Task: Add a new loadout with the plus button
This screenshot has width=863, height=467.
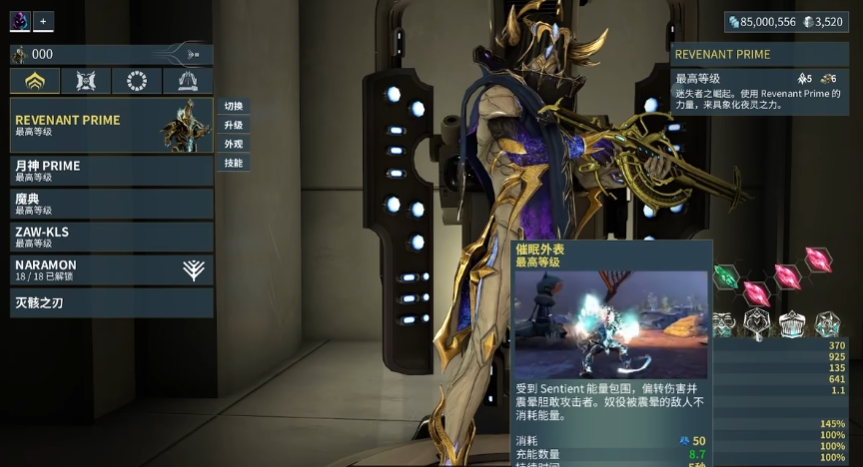Action: tap(44, 21)
